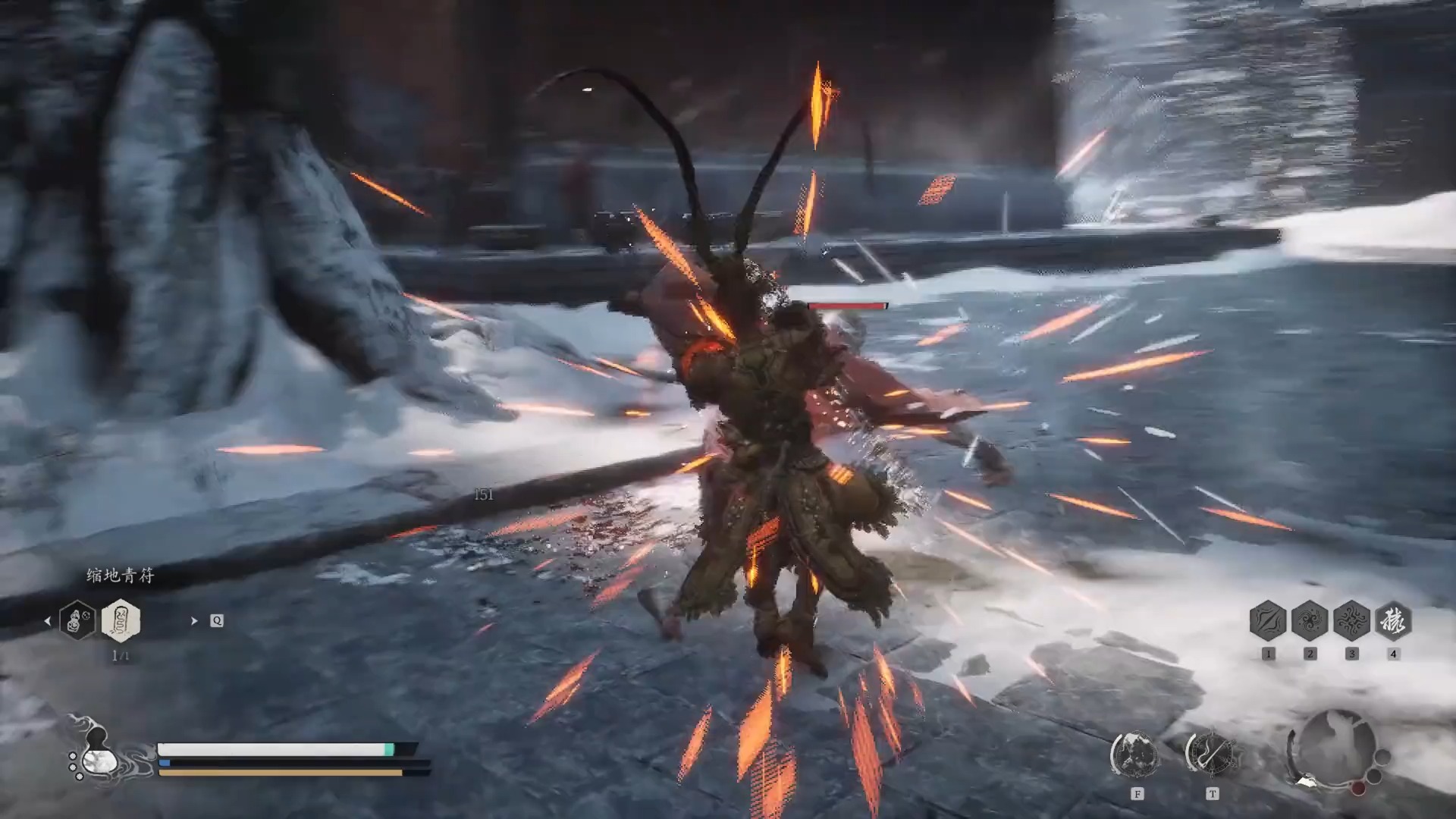Activate the white calligraphy spell in slot 4
The width and height of the screenshot is (1456, 819).
pos(1393,621)
